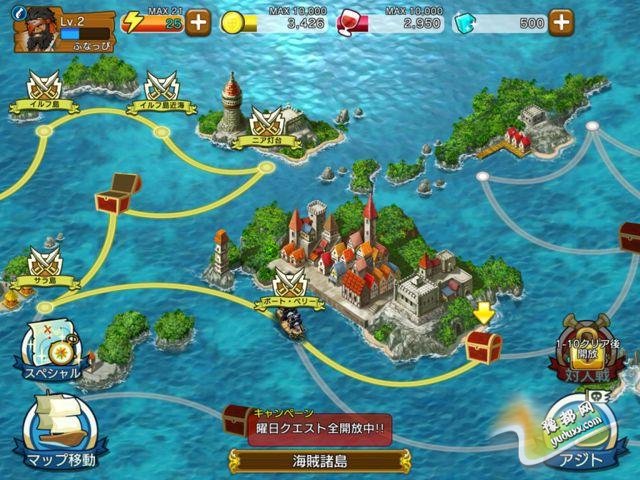Open the キャンペーン quest announcement banner
The height and width of the screenshot is (480, 640).
(x=318, y=426)
